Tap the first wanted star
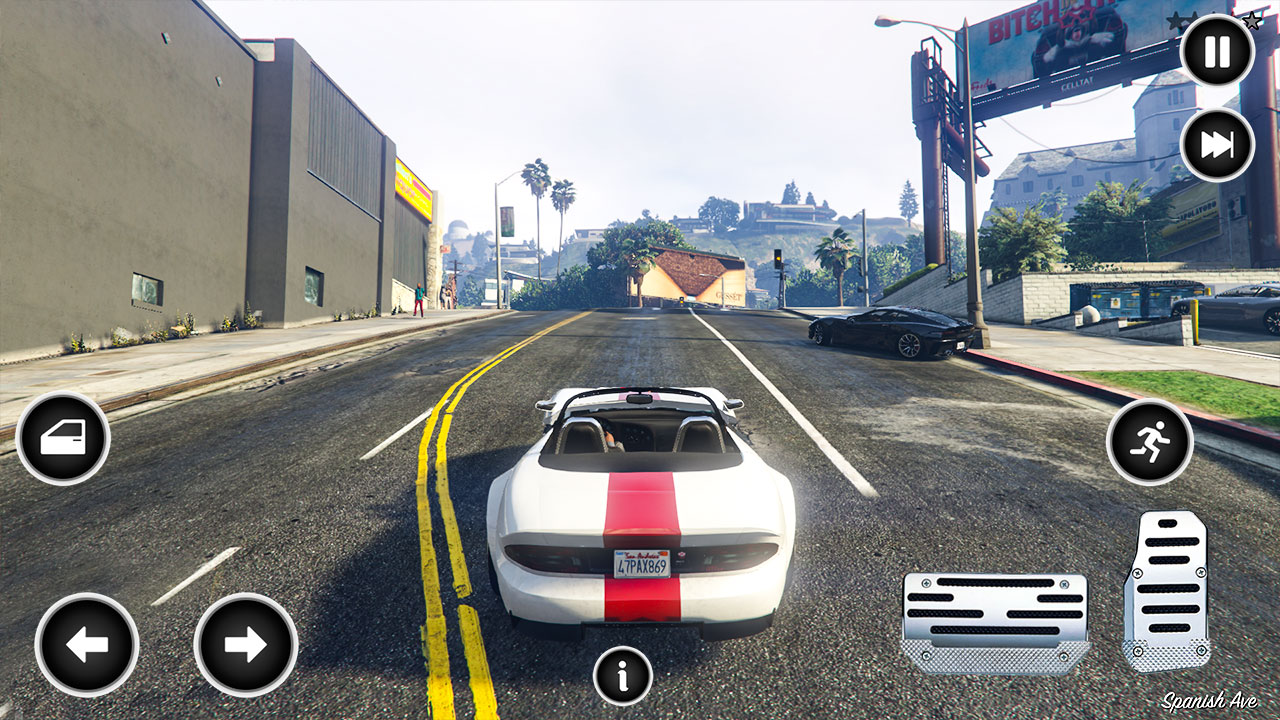 pos(1172,19)
